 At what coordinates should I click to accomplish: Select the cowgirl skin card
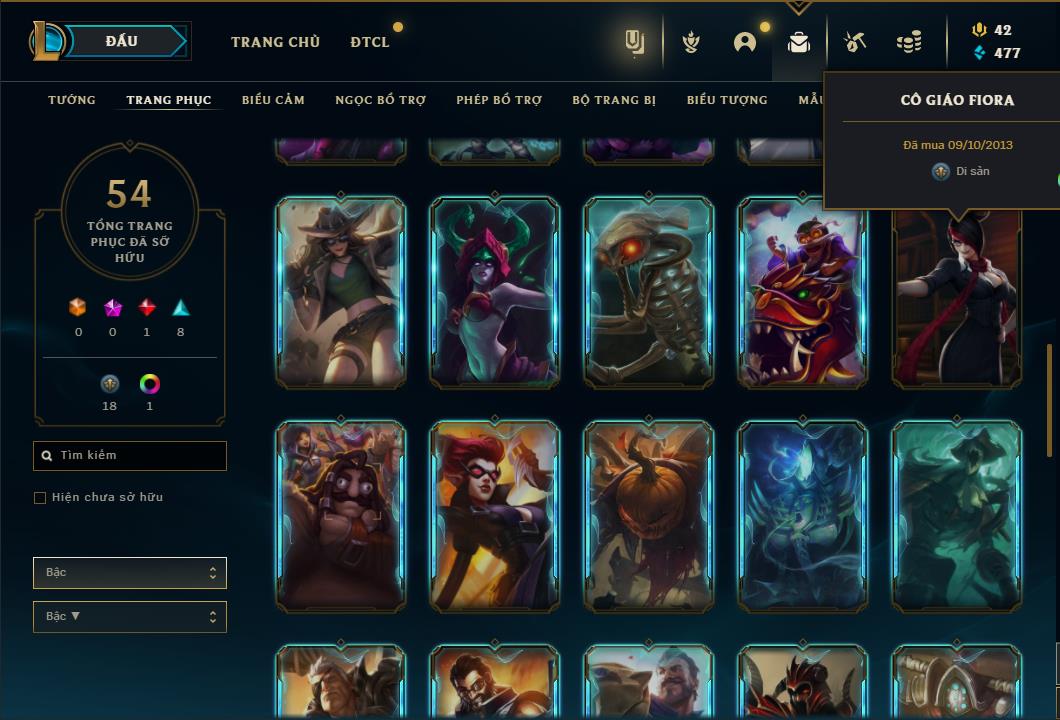coord(341,292)
